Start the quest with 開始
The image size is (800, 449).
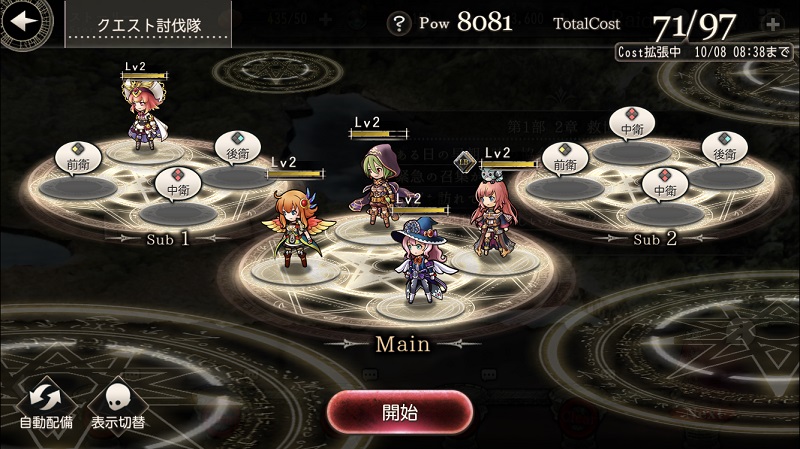coord(400,411)
